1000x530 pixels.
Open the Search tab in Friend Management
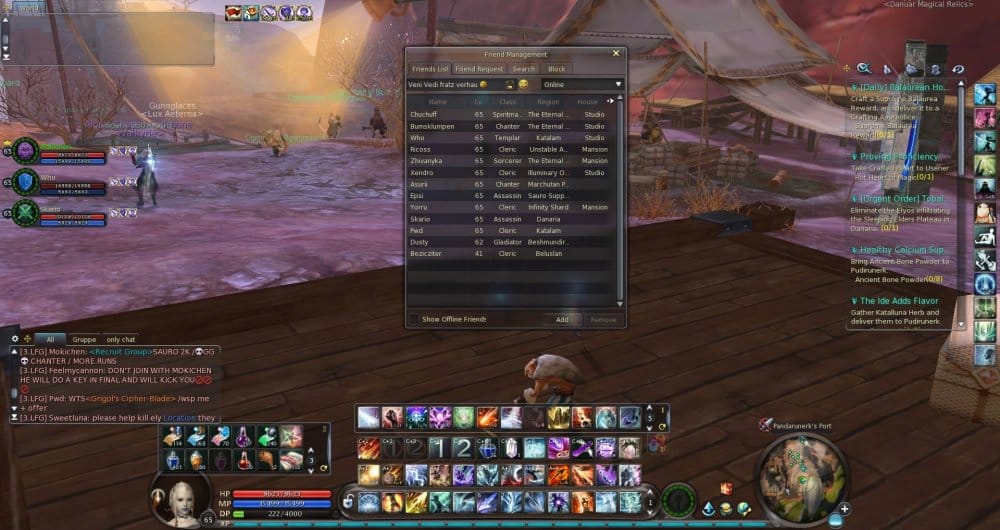click(x=524, y=69)
